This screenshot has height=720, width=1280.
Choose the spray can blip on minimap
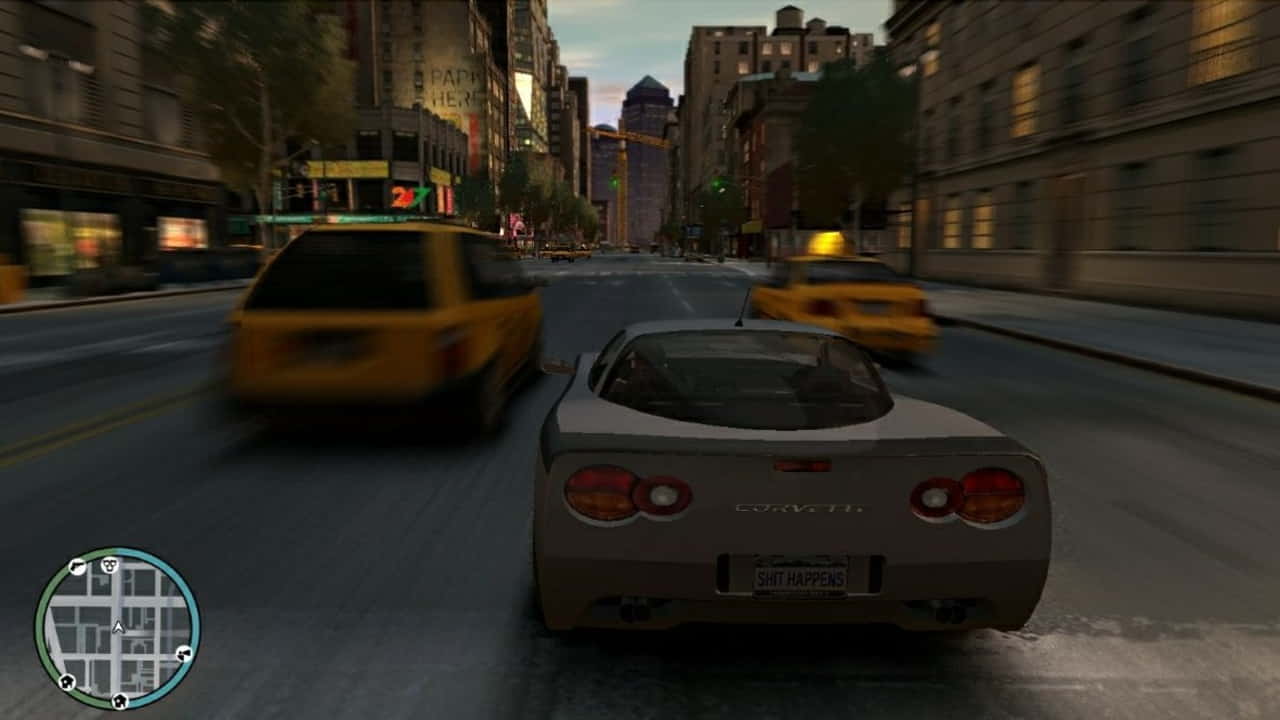pos(183,655)
